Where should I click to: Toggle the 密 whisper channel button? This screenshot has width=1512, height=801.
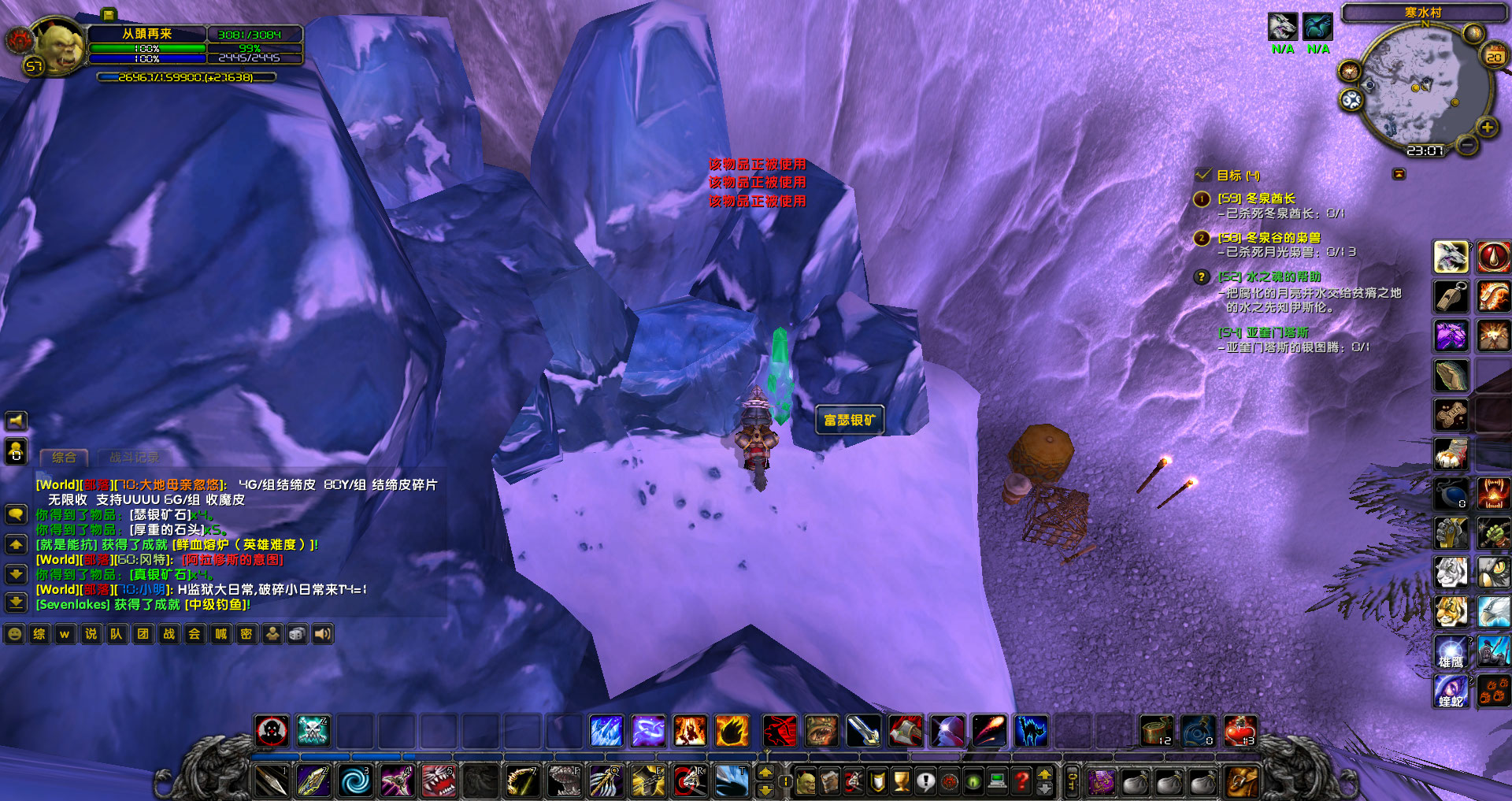click(246, 634)
